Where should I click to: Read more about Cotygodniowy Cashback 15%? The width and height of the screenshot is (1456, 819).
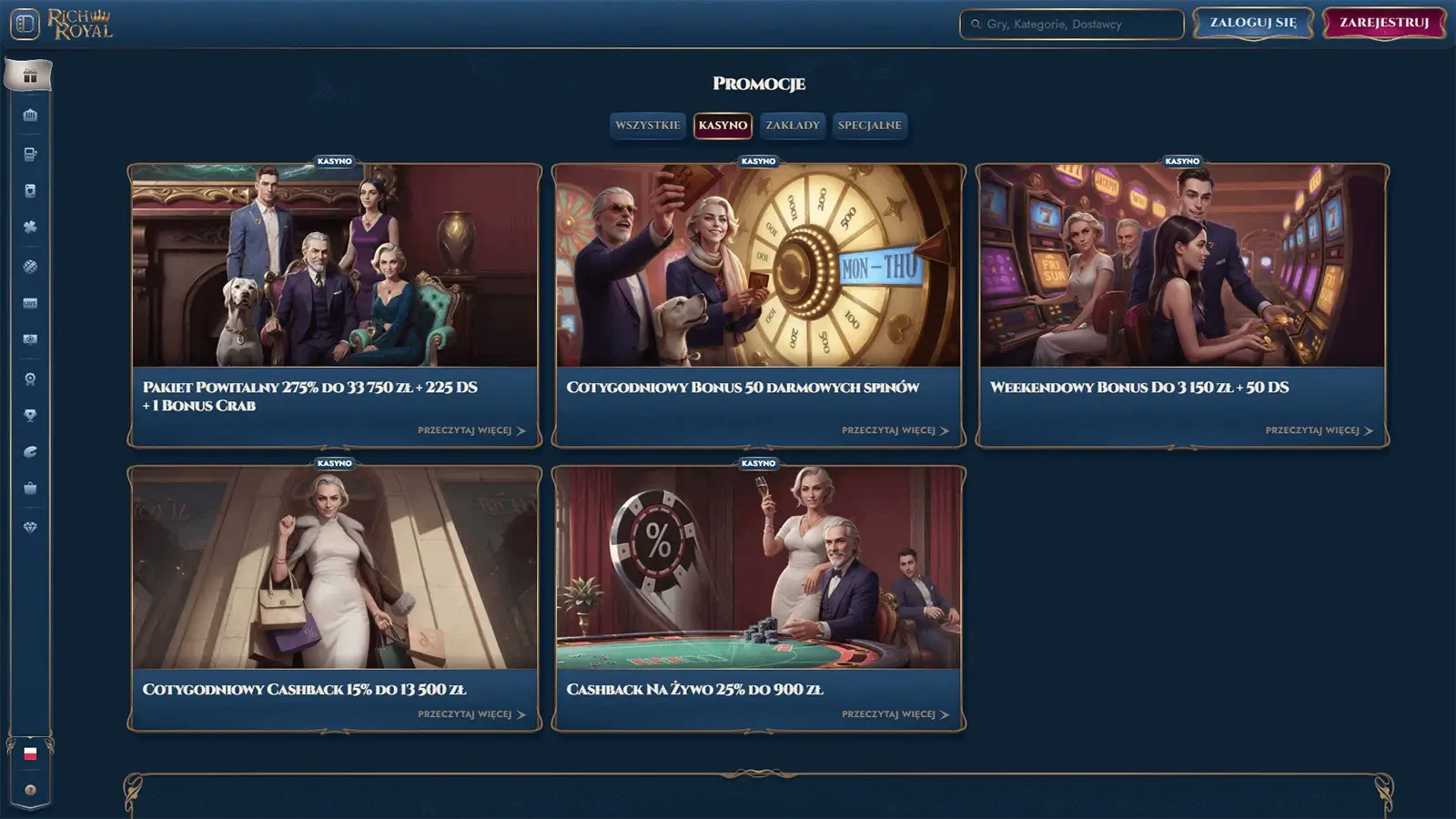(x=470, y=714)
